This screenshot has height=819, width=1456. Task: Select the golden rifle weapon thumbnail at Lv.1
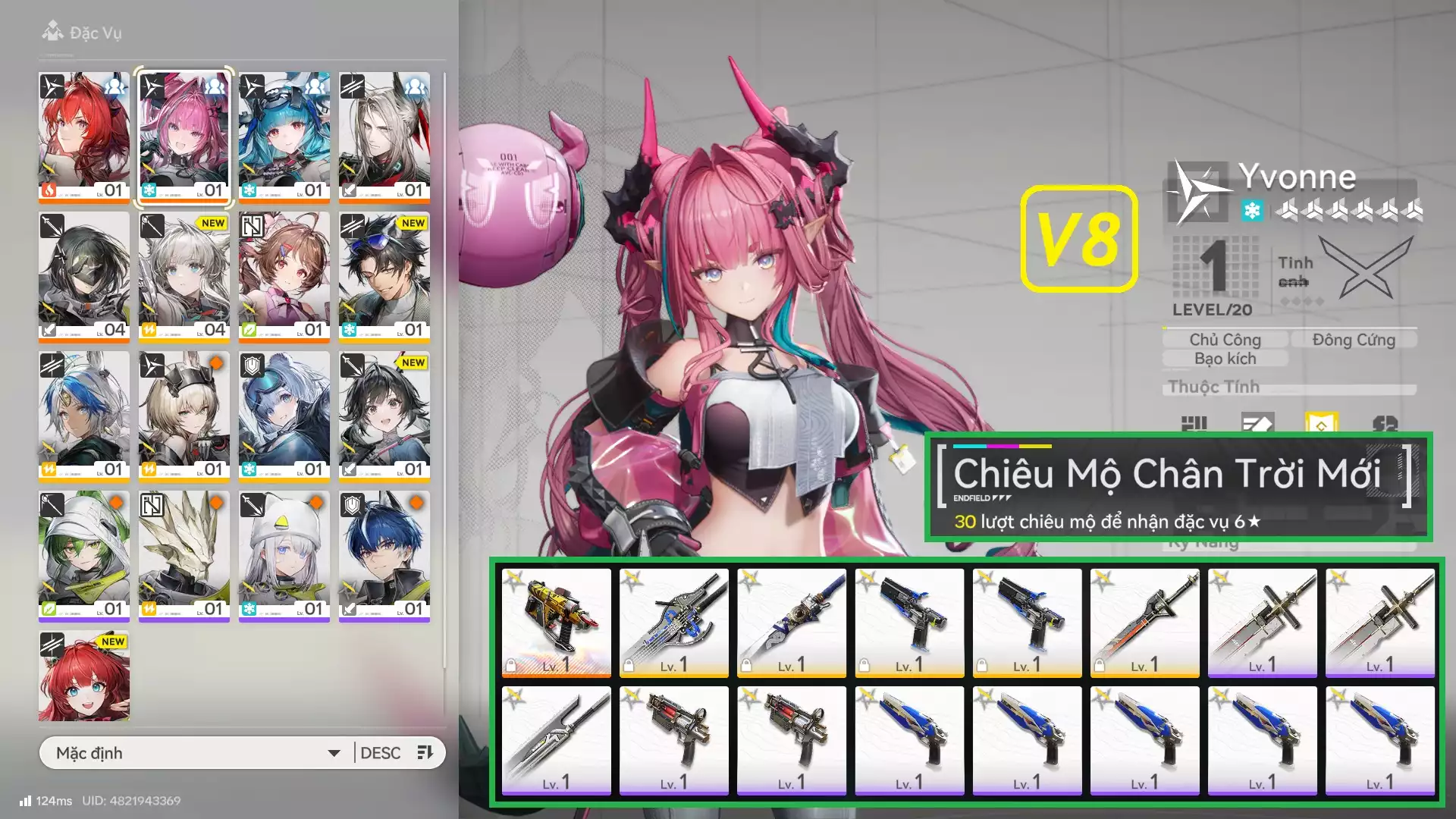(557, 623)
